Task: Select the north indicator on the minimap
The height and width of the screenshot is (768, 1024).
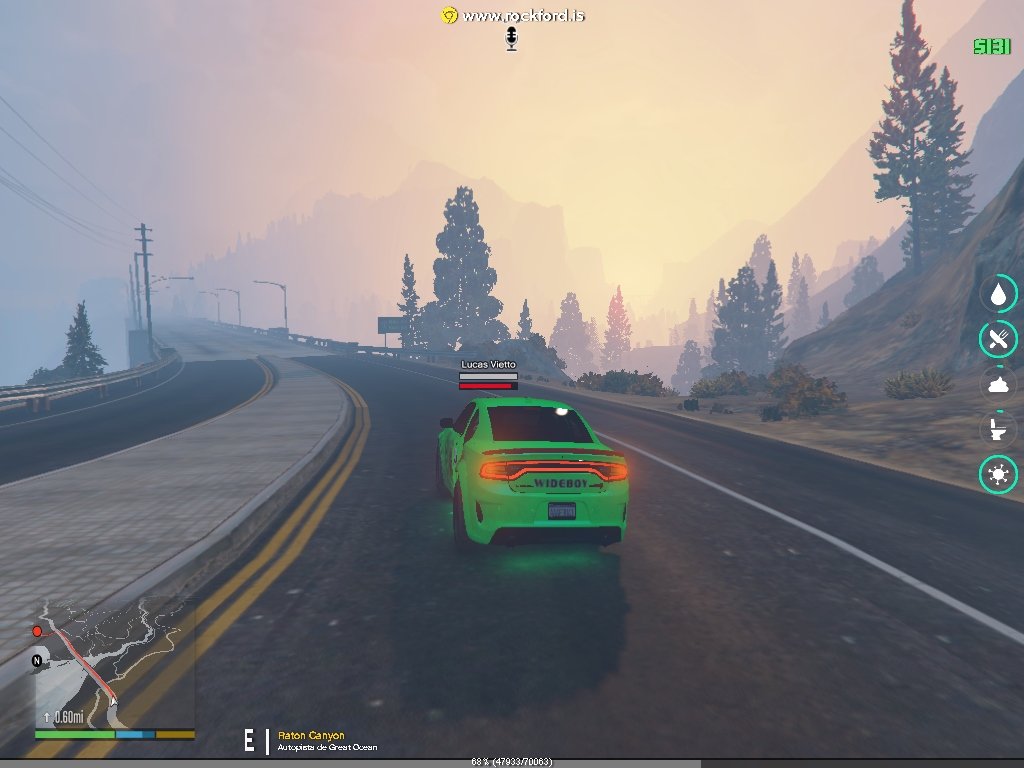Action: pos(37,661)
